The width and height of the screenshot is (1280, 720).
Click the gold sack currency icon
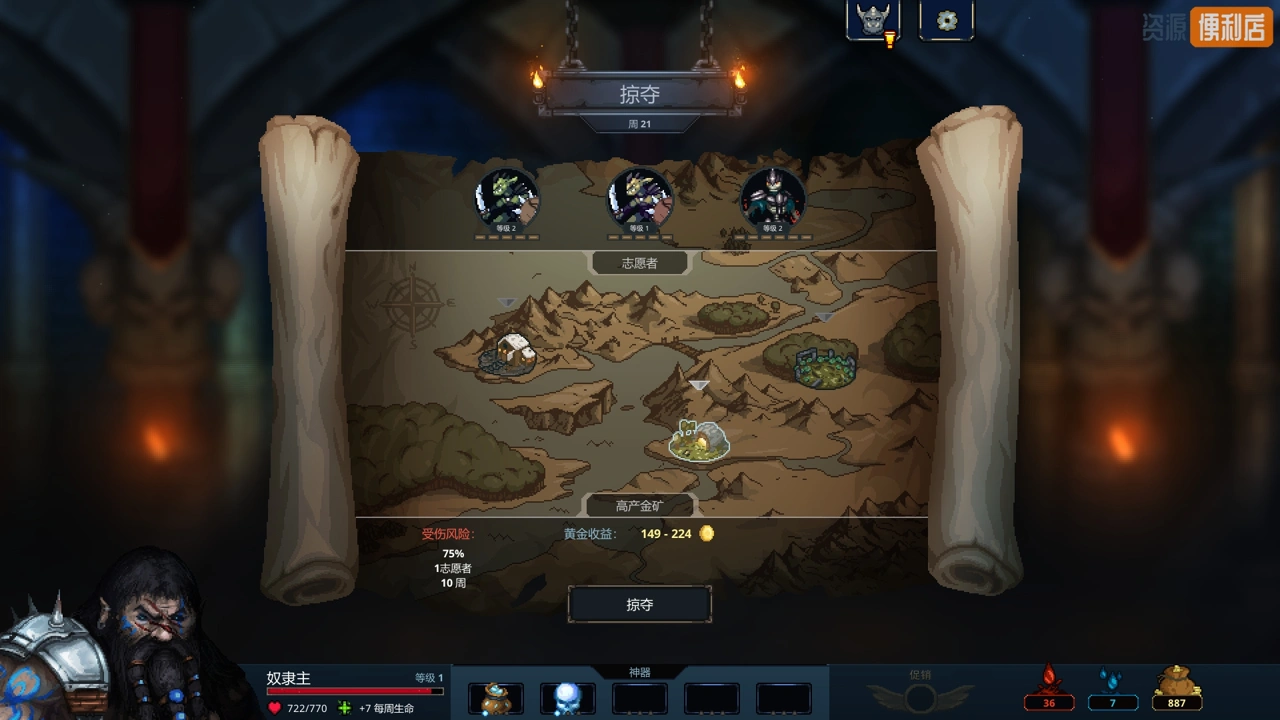(1177, 686)
